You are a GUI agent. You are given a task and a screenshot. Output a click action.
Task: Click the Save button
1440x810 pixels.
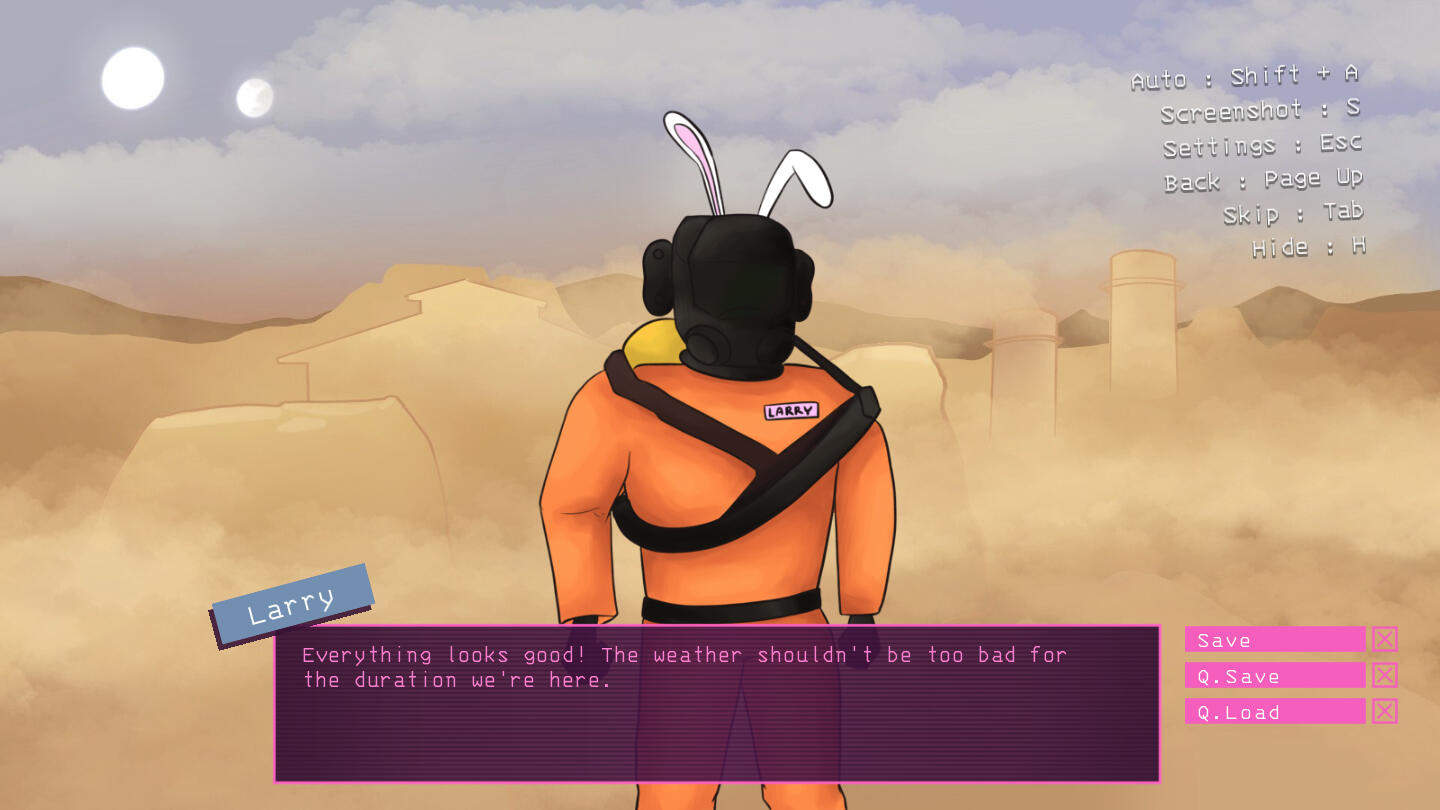click(1274, 639)
